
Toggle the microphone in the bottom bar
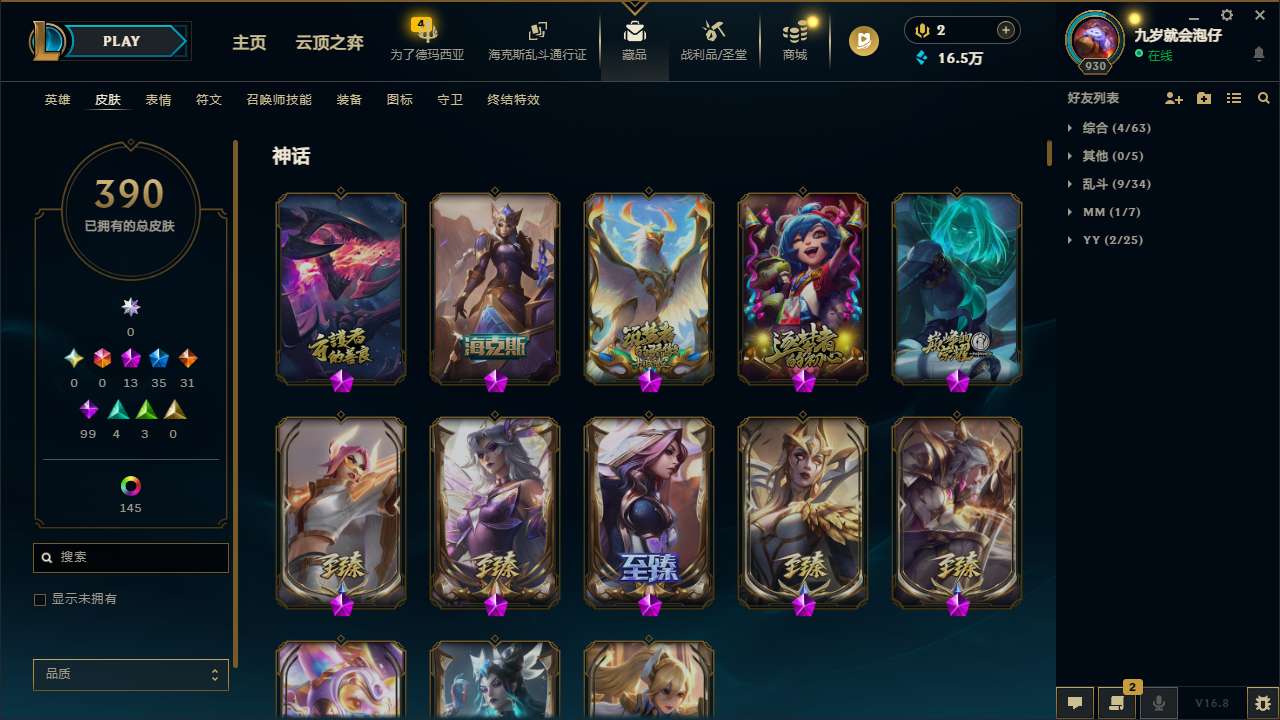coord(1159,703)
